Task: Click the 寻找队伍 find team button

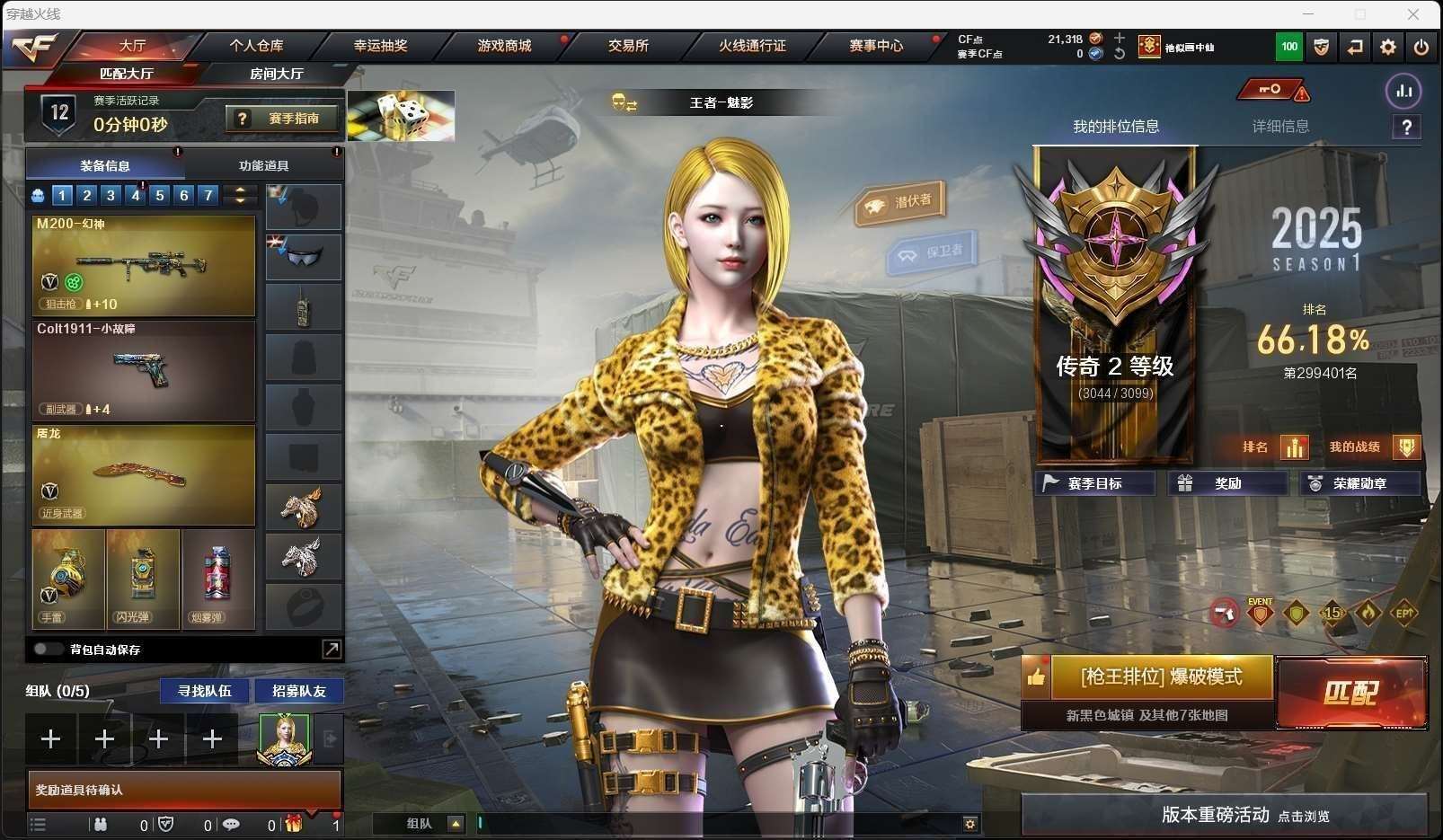Action: point(205,691)
